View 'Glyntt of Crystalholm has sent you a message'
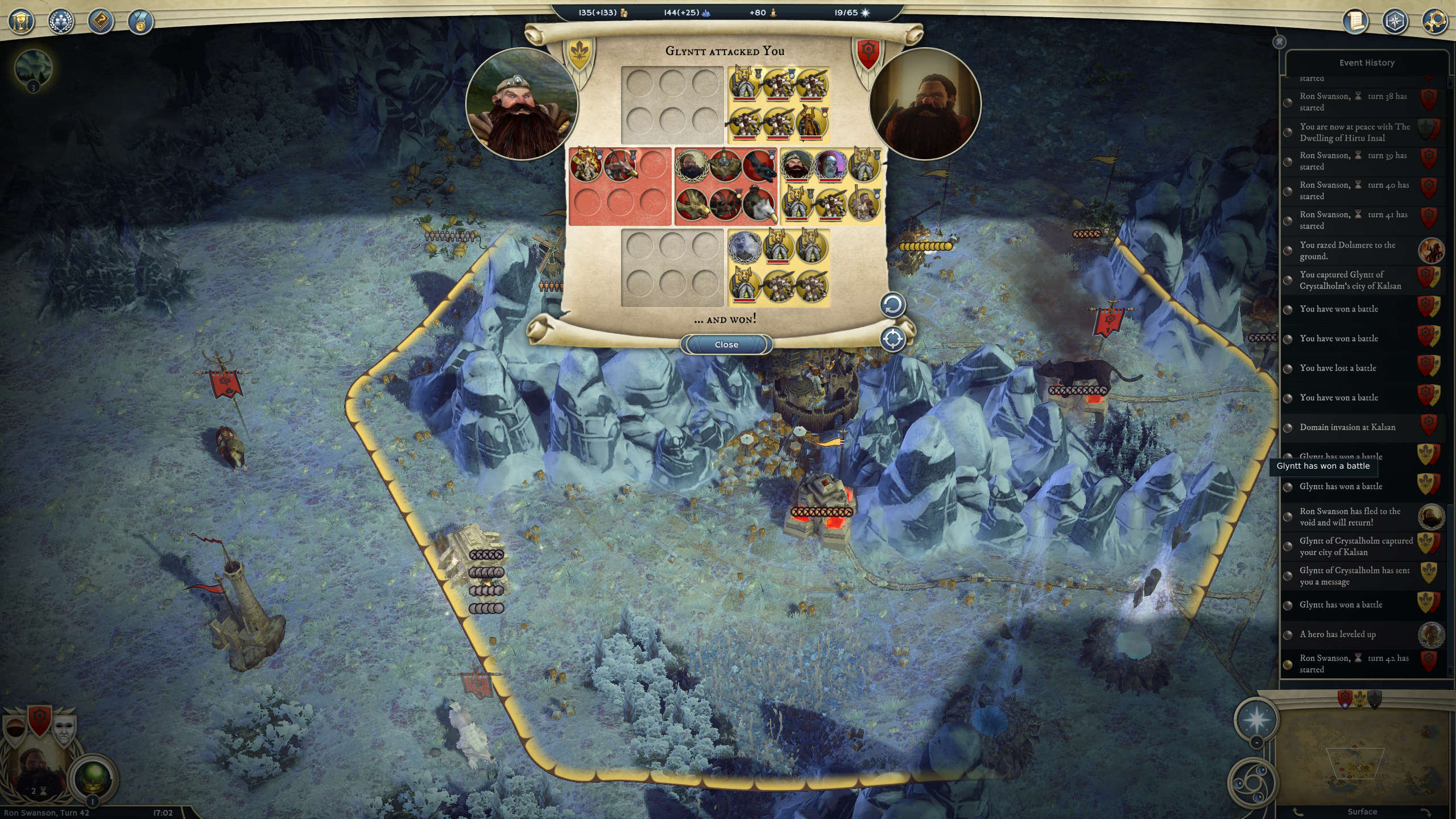1456x819 pixels. coord(1354,576)
